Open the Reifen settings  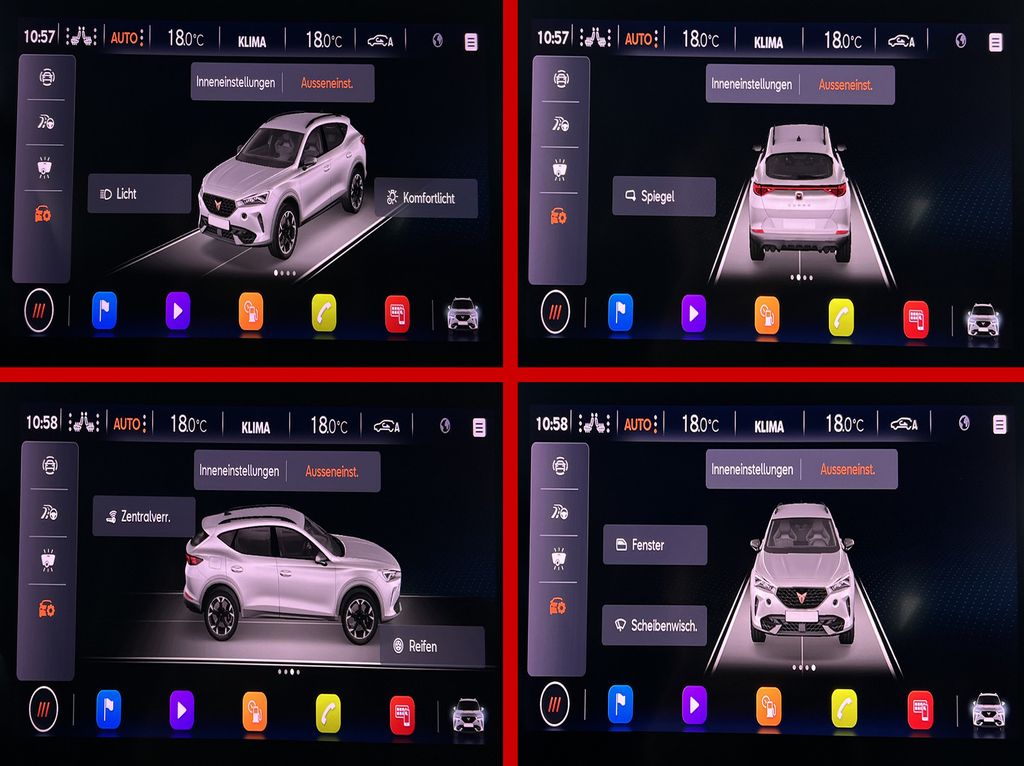click(x=432, y=647)
